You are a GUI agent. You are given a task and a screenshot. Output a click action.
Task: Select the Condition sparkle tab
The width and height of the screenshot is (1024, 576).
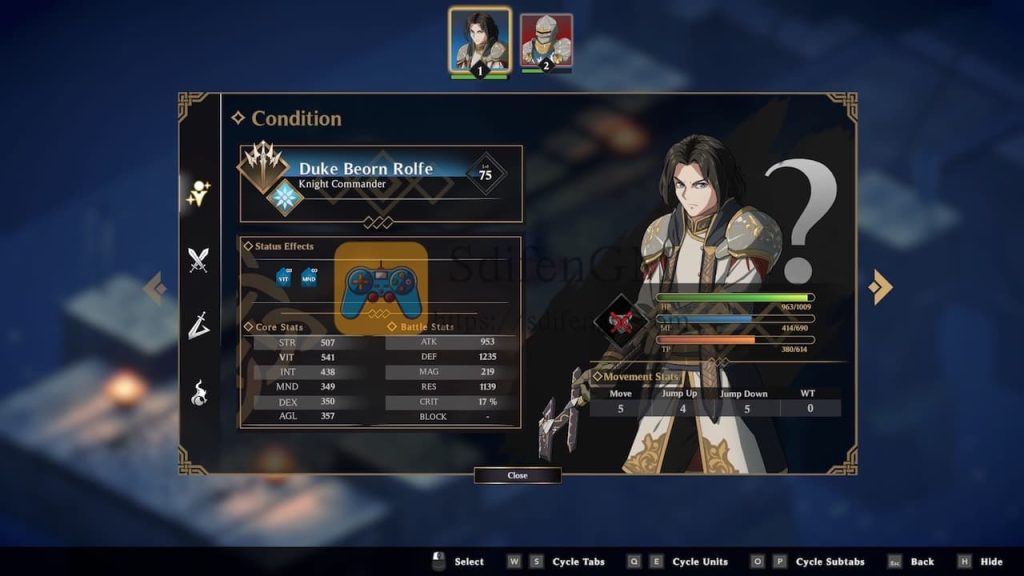tap(199, 194)
